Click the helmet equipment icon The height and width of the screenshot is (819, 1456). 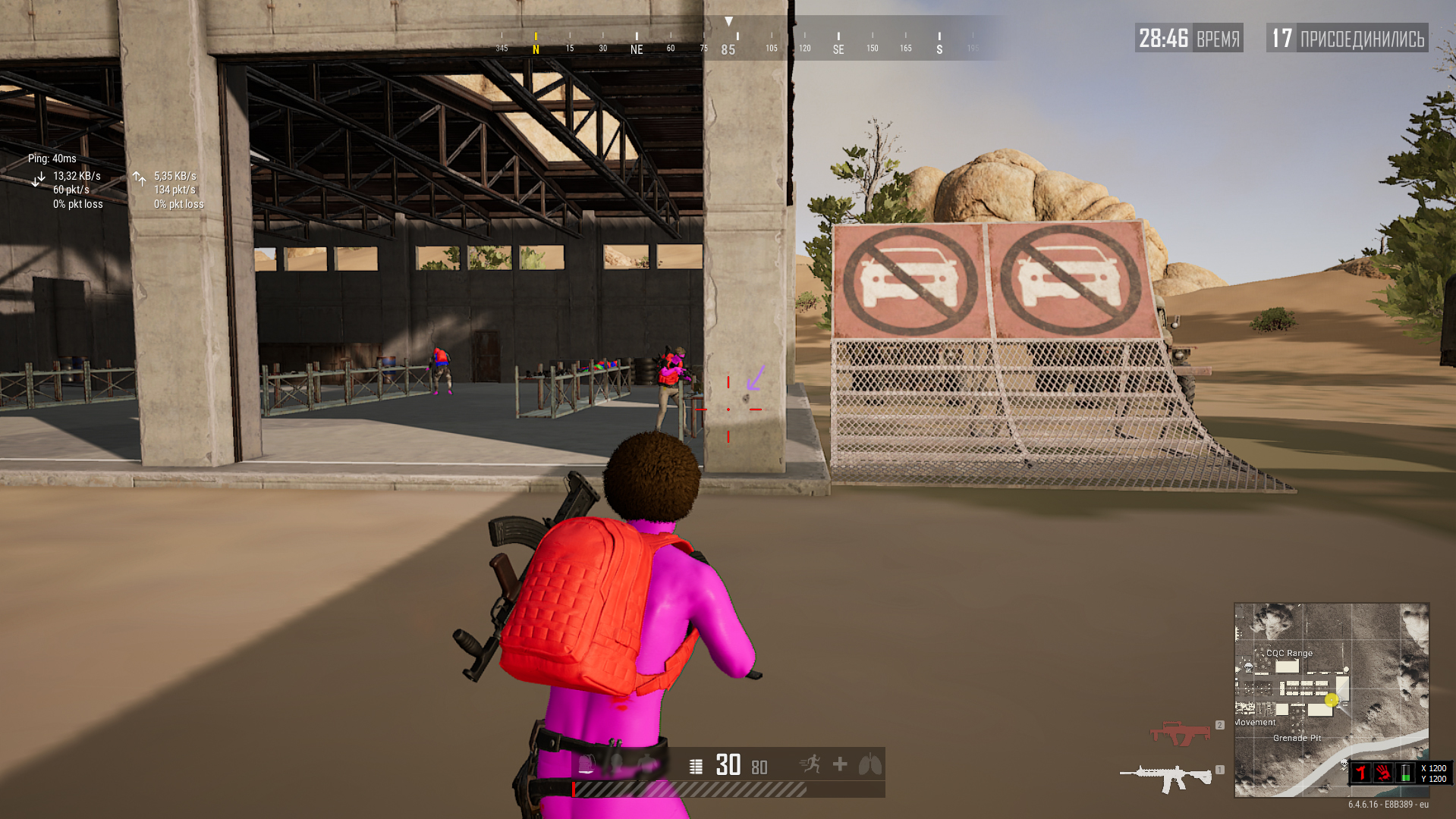pyautogui.click(x=616, y=764)
